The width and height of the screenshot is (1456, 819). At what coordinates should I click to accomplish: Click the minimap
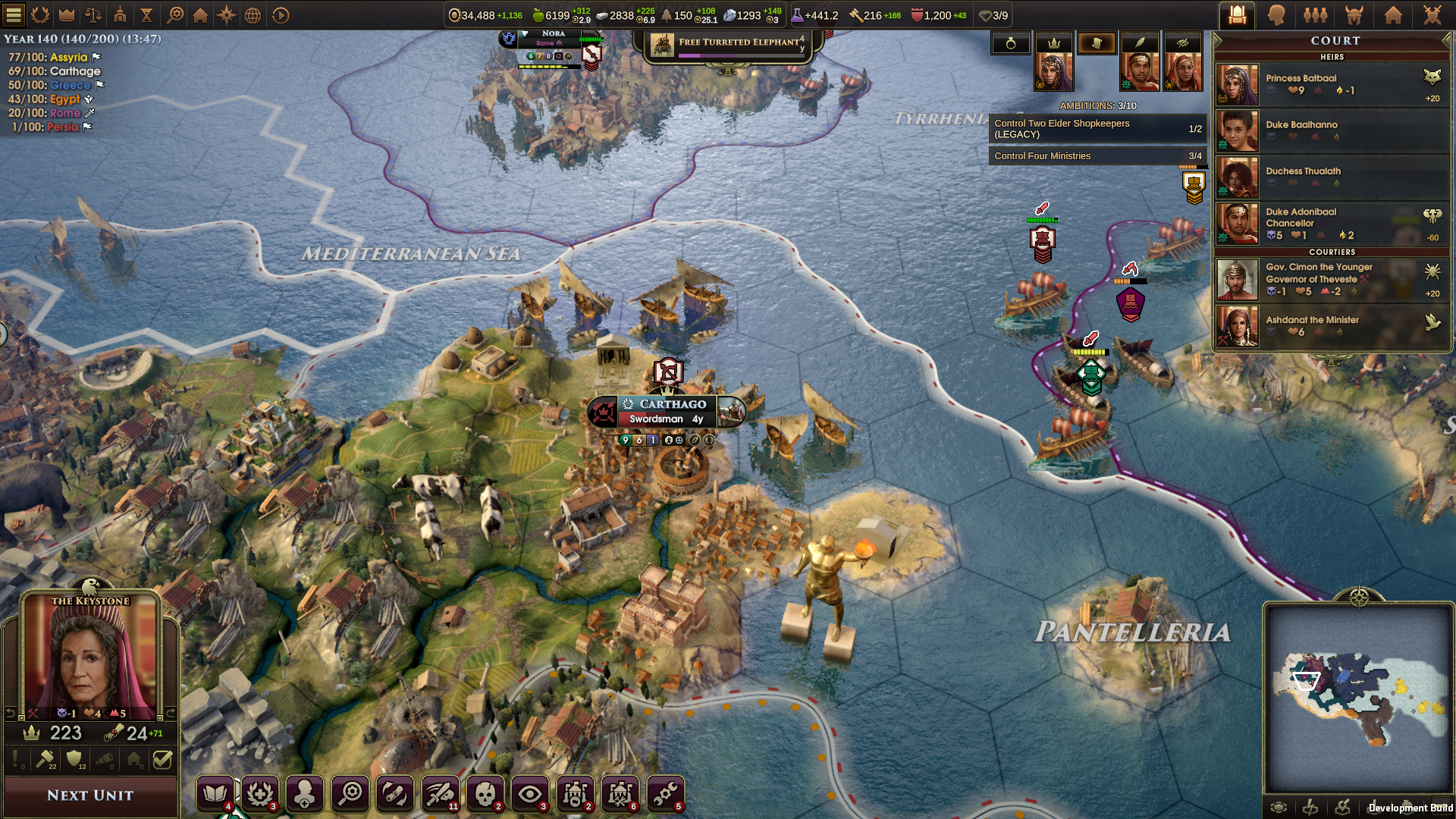pyautogui.click(x=1358, y=699)
